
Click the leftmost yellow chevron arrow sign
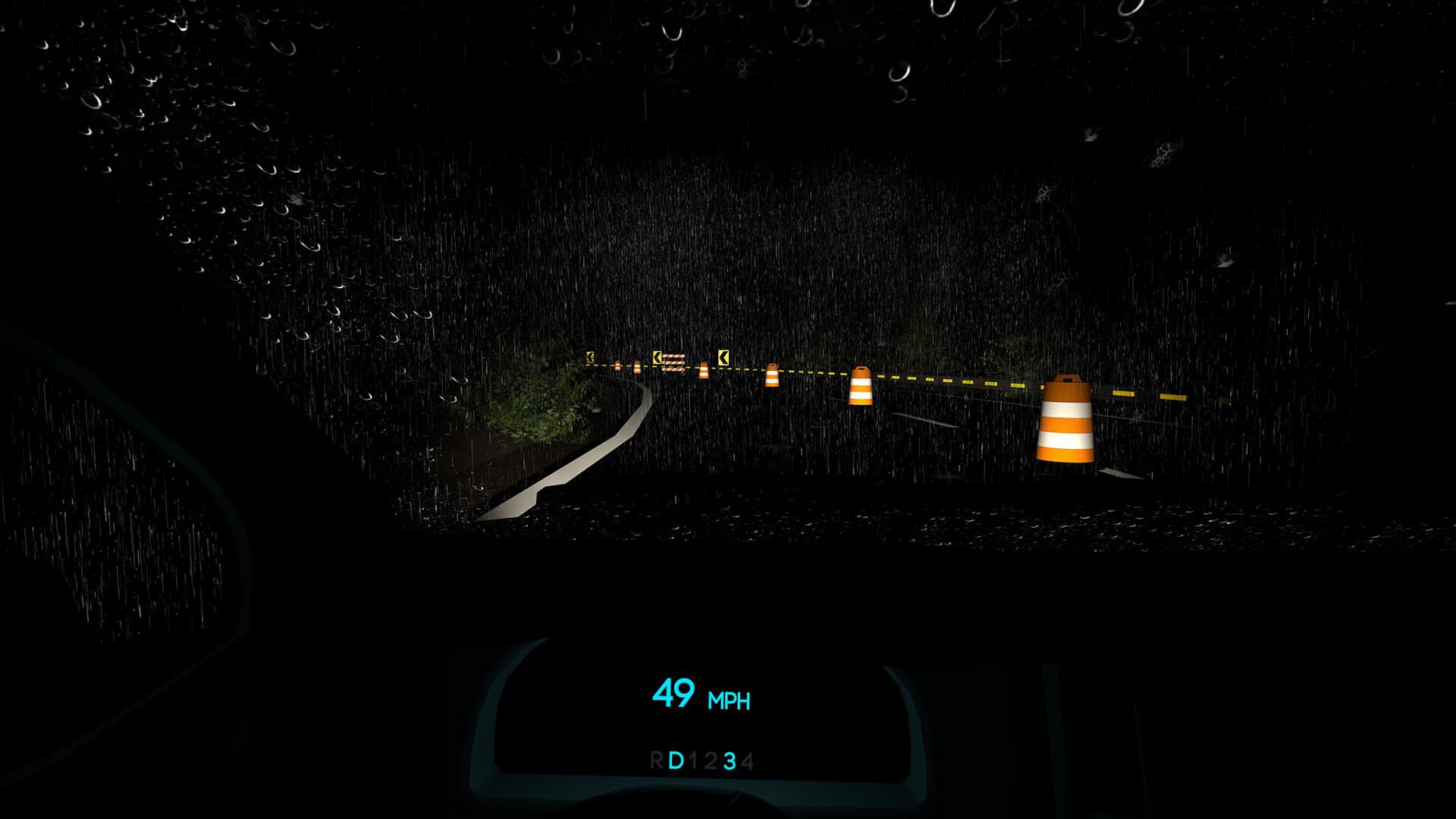click(590, 357)
